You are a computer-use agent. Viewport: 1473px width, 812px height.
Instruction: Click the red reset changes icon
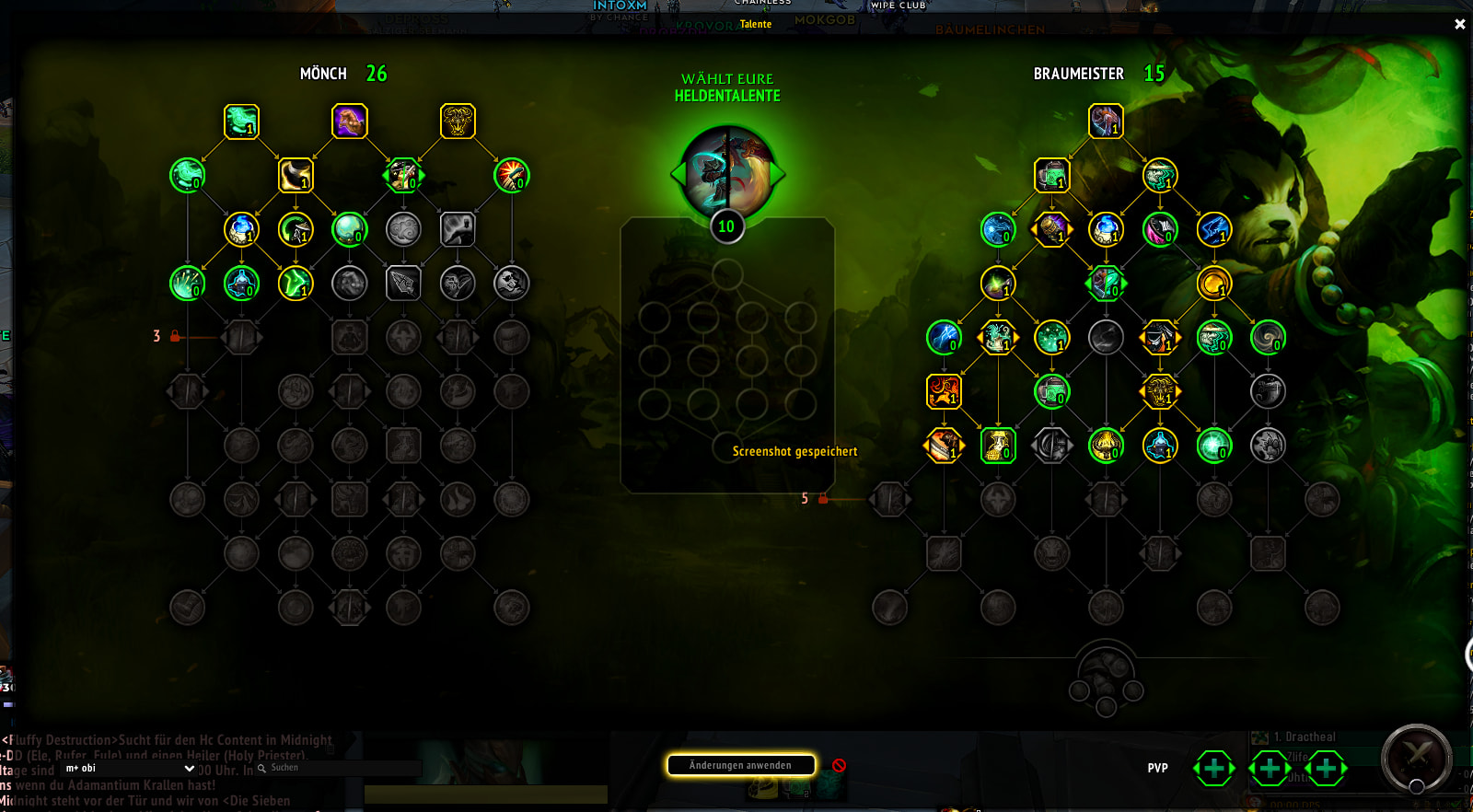[x=839, y=765]
